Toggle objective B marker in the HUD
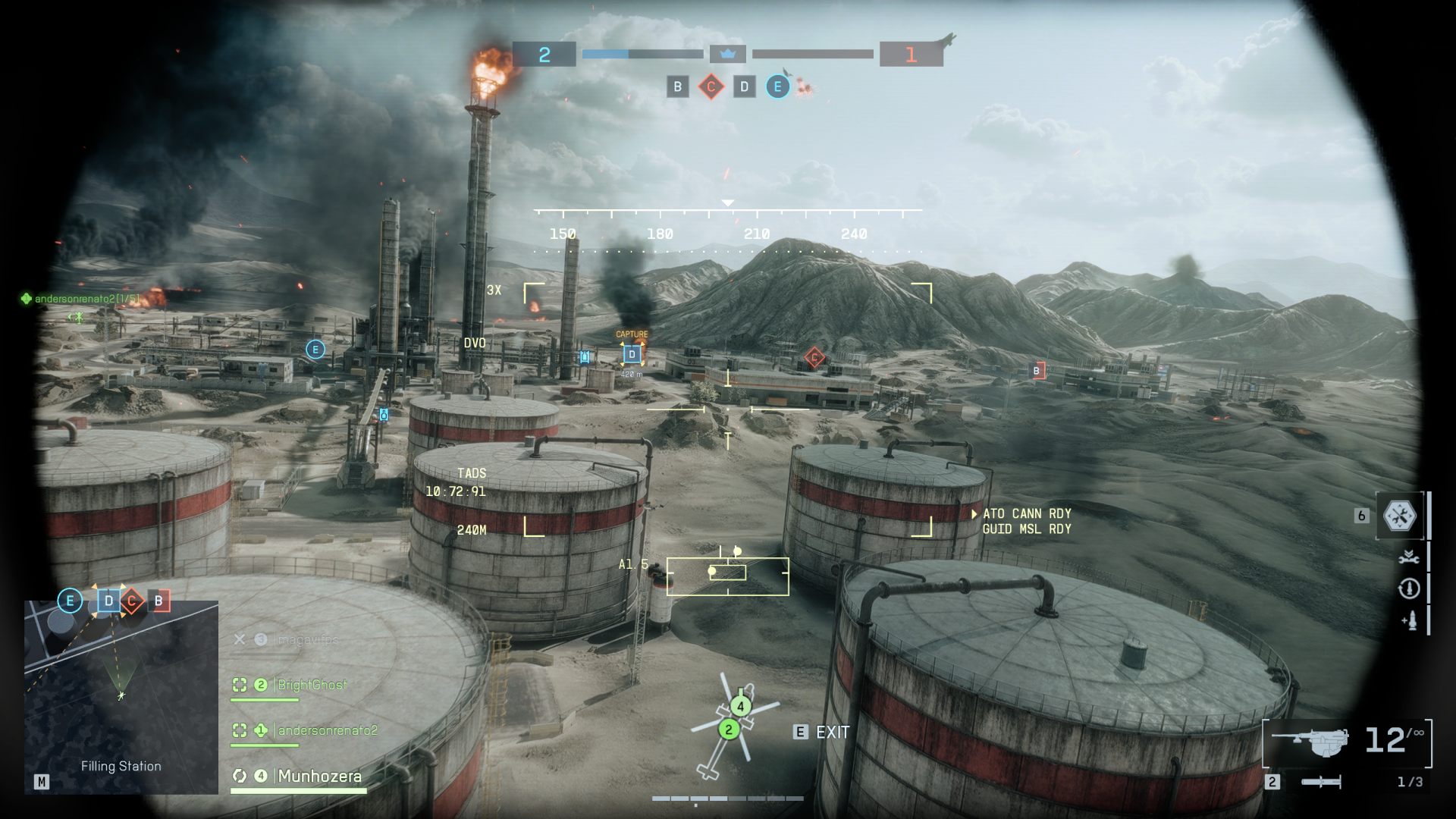Image resolution: width=1456 pixels, height=819 pixels. [x=676, y=86]
